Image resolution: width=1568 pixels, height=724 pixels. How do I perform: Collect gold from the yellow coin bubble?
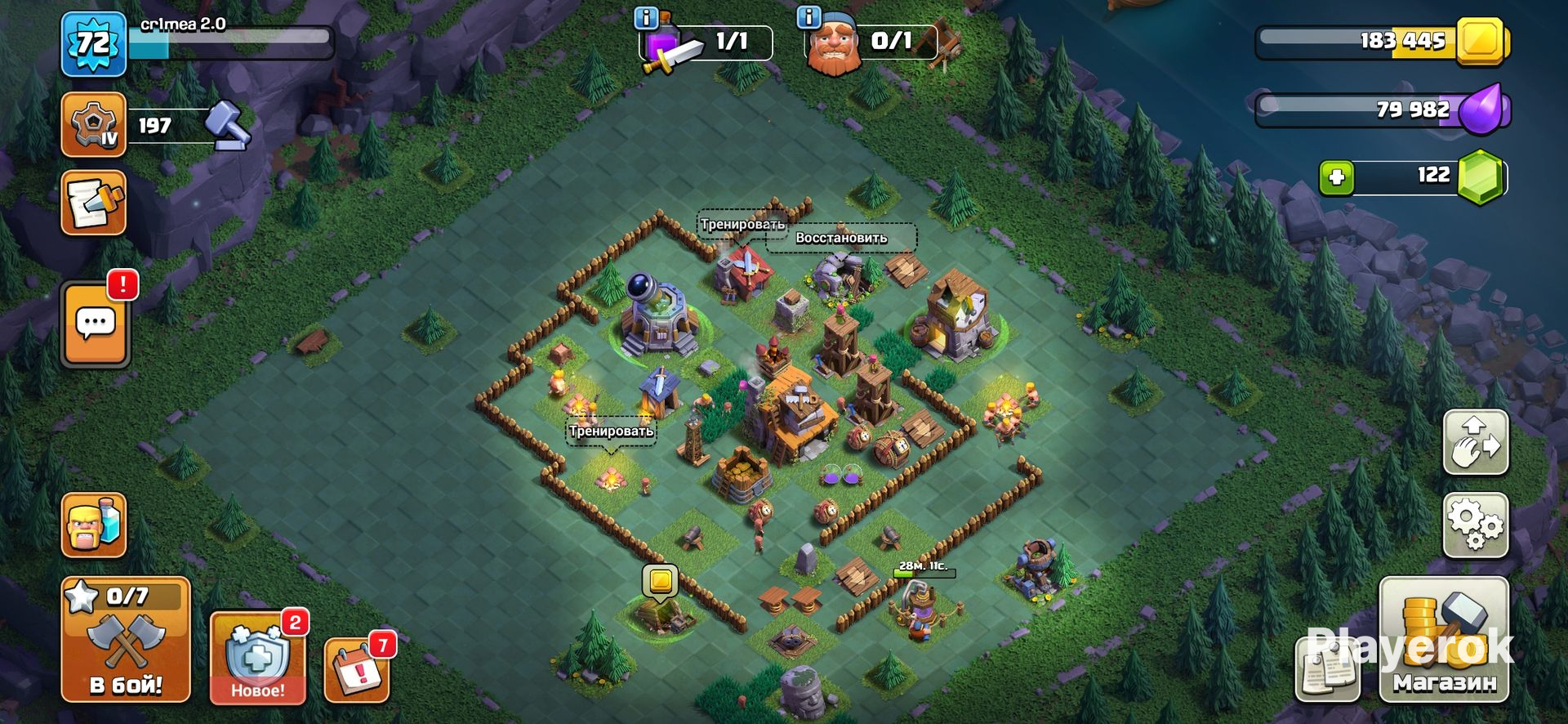661,581
